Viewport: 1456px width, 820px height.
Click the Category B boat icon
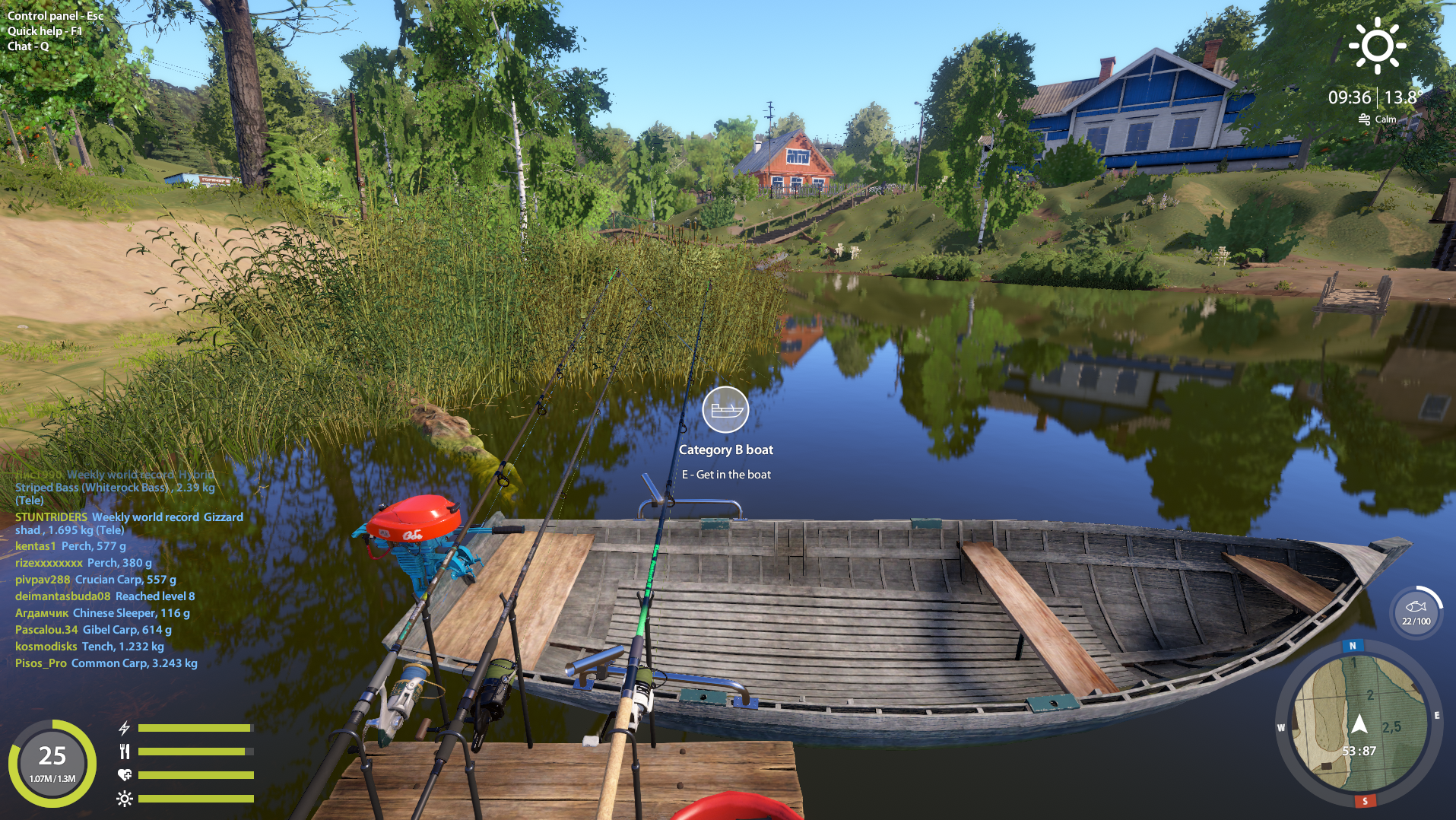[725, 410]
